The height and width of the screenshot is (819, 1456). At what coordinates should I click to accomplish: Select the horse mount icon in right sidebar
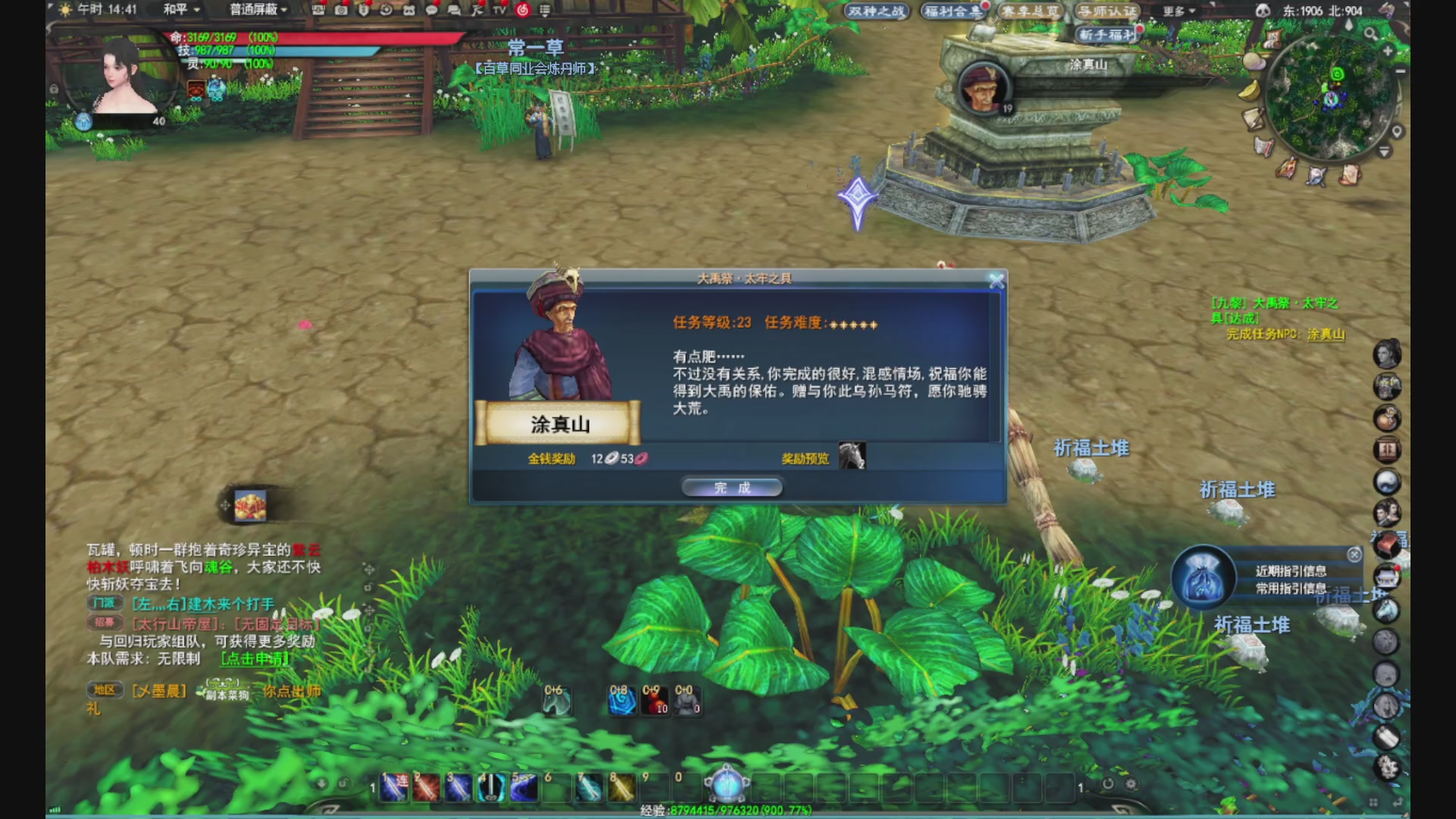pyautogui.click(x=1386, y=611)
